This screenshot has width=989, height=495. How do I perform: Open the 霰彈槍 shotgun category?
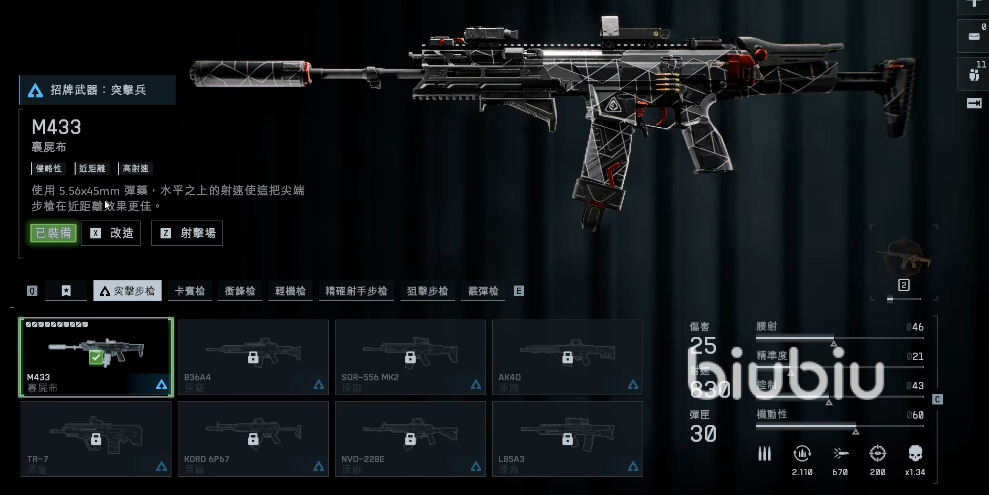click(x=485, y=291)
